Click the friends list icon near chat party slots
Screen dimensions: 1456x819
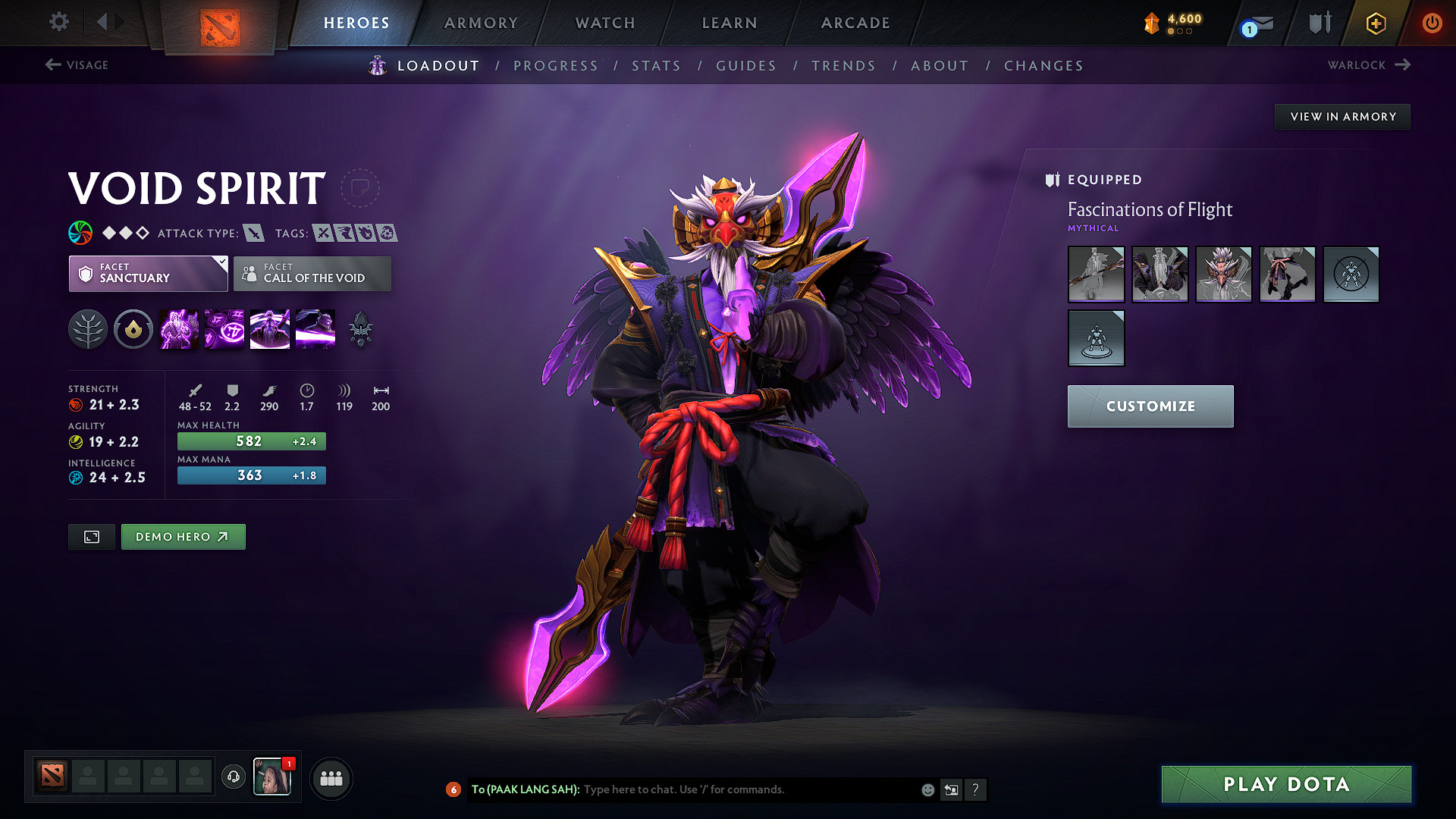pyautogui.click(x=331, y=778)
